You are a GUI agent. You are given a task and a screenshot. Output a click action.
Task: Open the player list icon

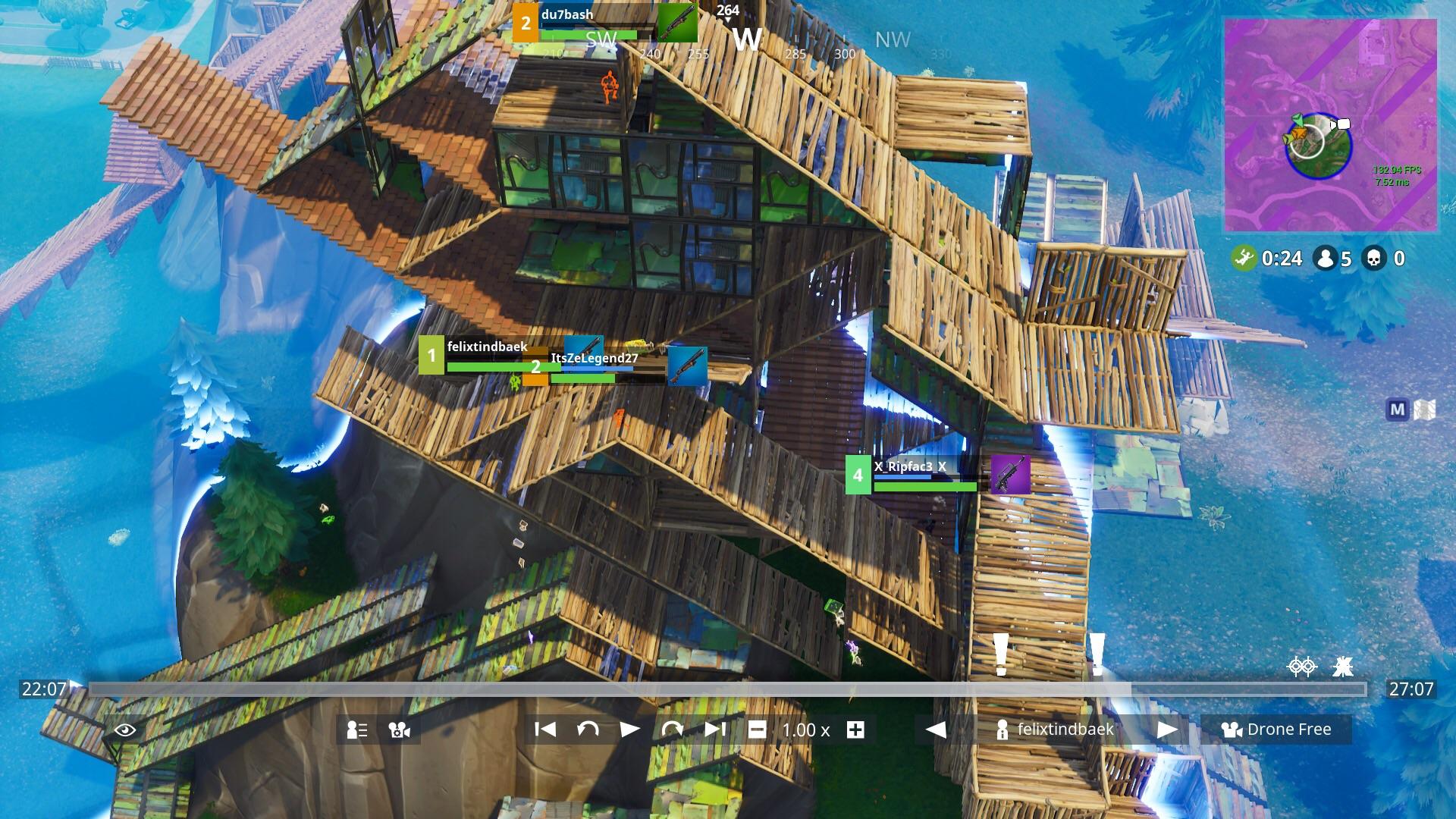tap(356, 730)
